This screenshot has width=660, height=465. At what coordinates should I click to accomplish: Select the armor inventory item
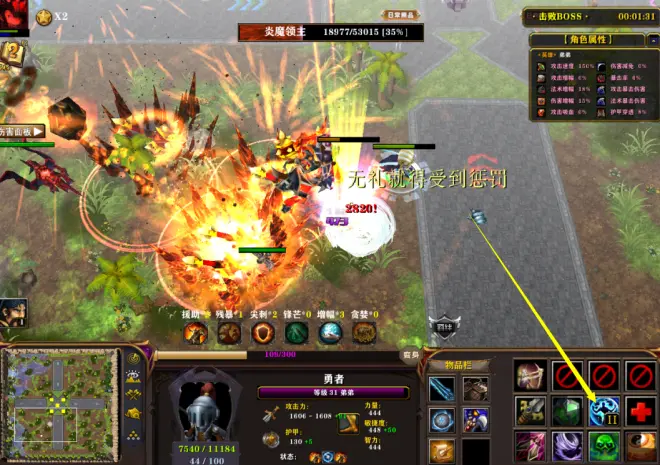[476, 390]
